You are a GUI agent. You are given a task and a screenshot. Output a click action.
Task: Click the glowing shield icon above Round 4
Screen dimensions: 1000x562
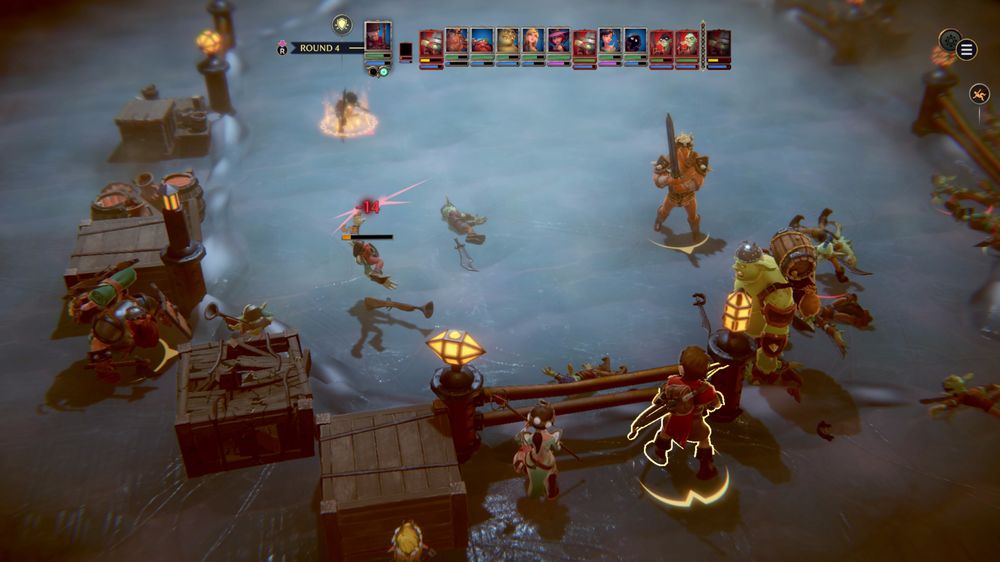[x=342, y=25]
